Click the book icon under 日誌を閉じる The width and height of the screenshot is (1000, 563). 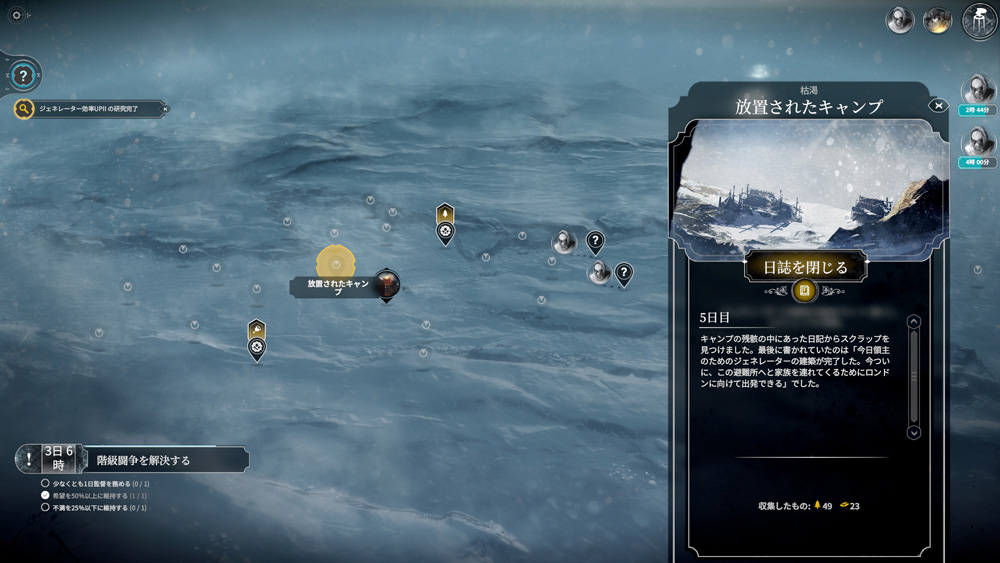click(804, 291)
